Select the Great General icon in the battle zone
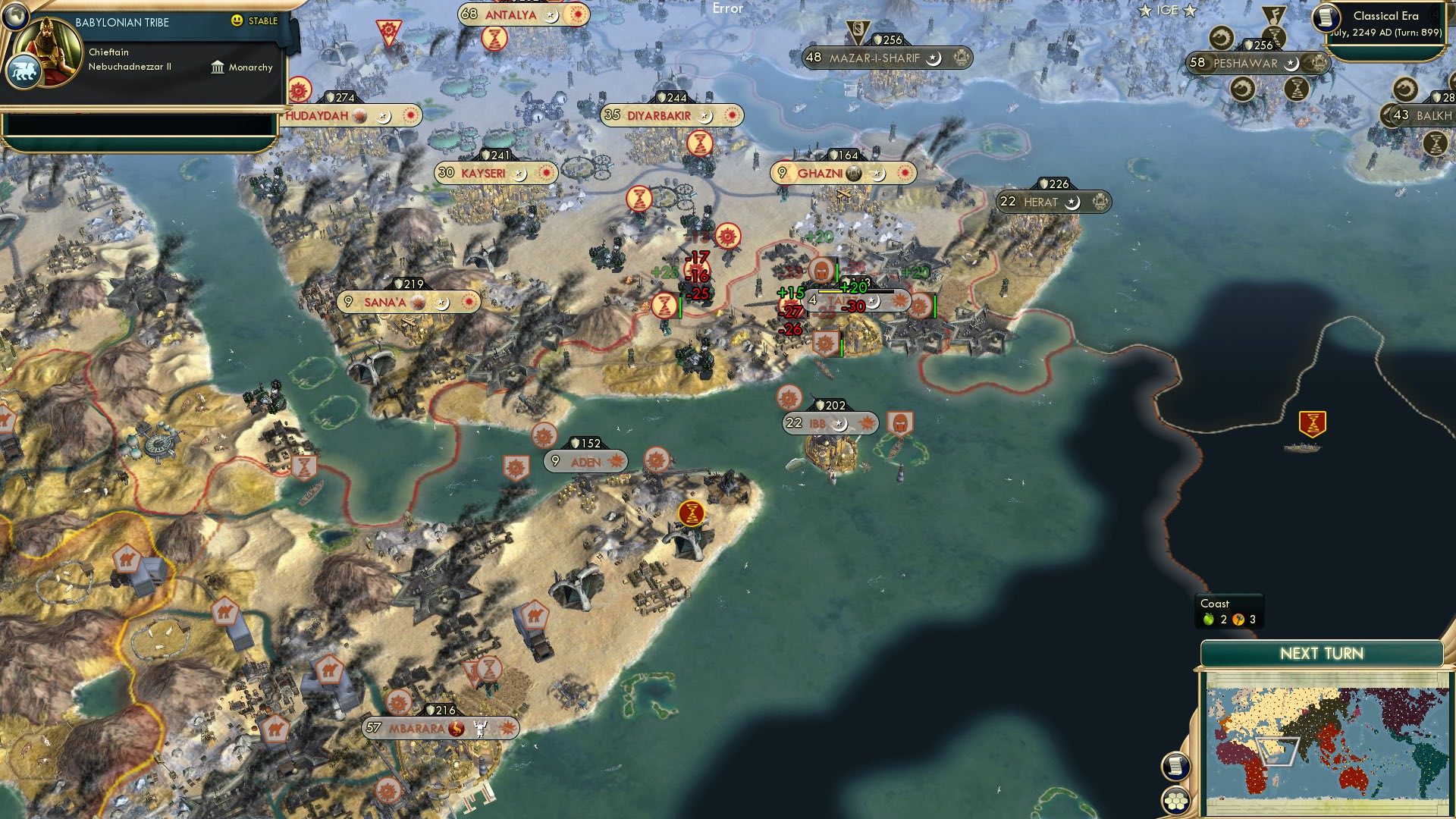Image resolution: width=1456 pixels, height=819 pixels. click(821, 269)
